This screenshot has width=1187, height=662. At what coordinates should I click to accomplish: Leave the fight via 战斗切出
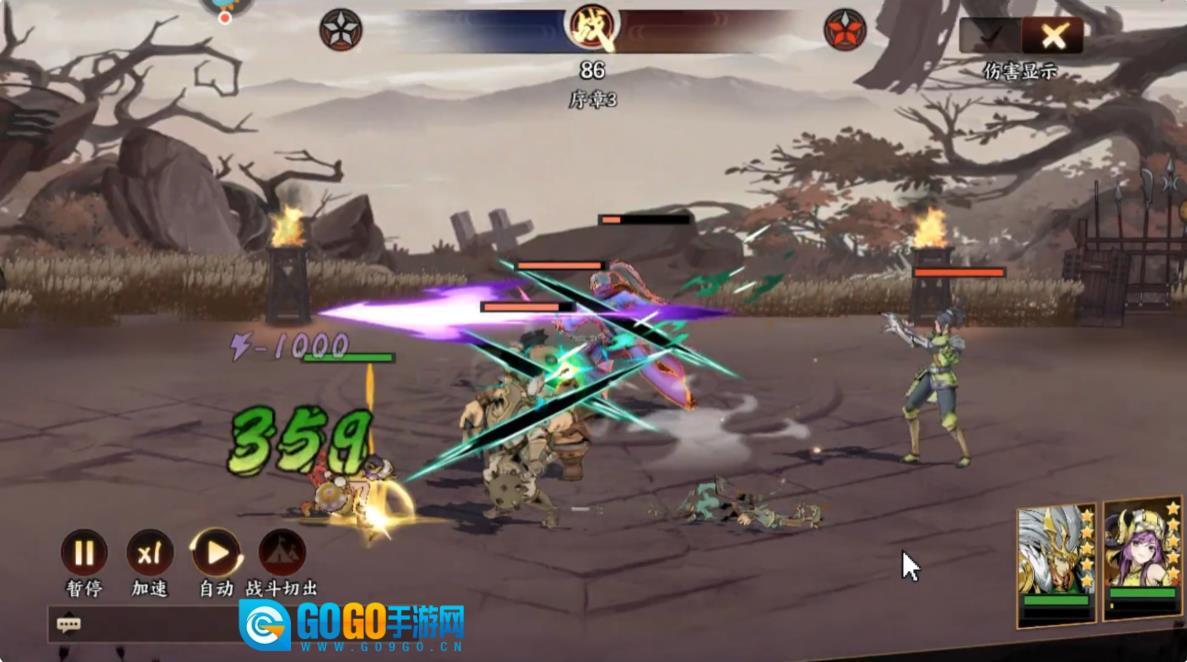point(282,553)
